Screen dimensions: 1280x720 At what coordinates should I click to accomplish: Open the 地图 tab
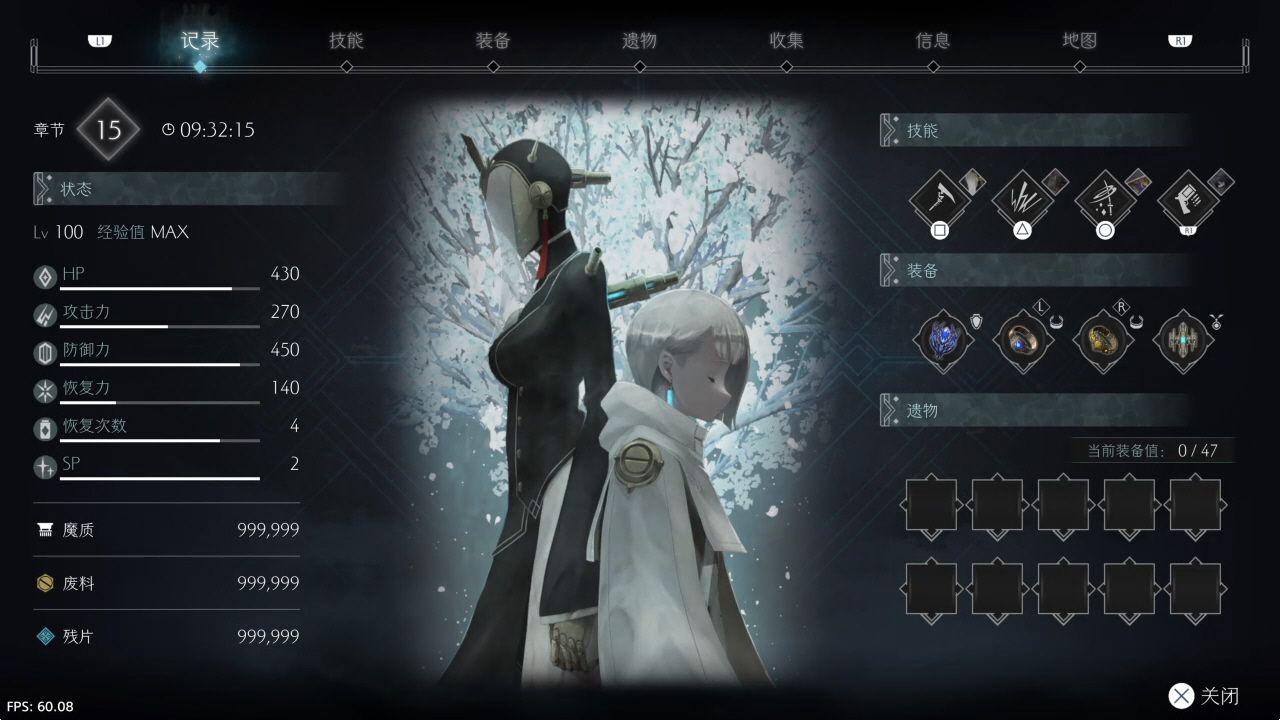pos(1079,41)
